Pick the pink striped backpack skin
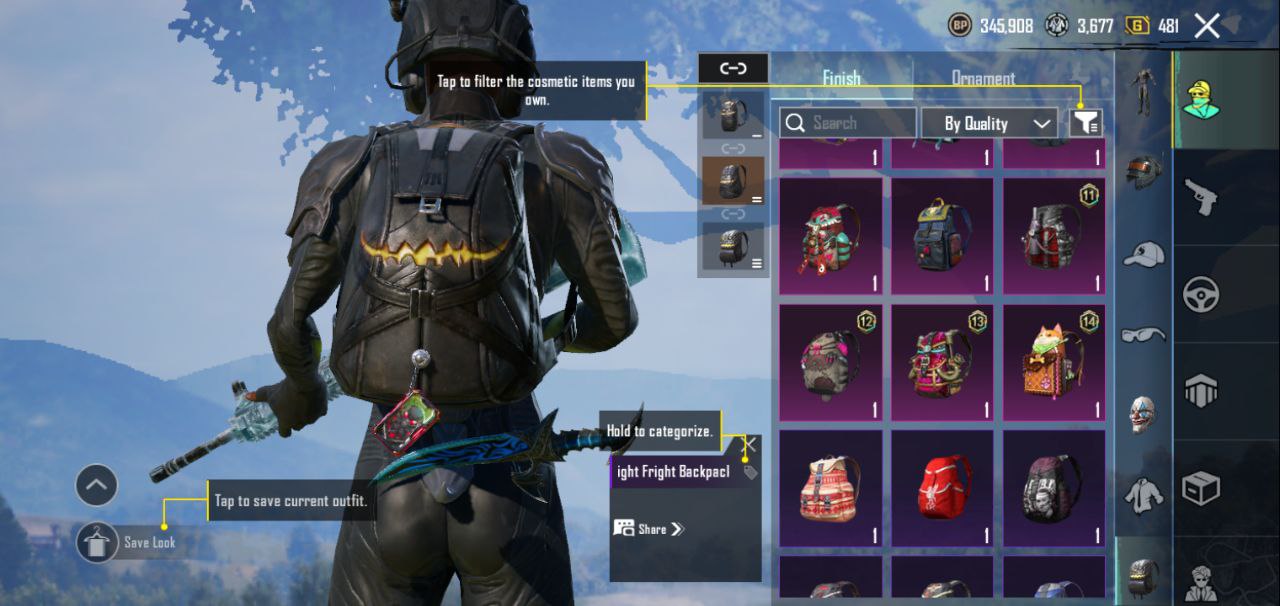Image resolution: width=1280 pixels, height=606 pixels. [830, 489]
